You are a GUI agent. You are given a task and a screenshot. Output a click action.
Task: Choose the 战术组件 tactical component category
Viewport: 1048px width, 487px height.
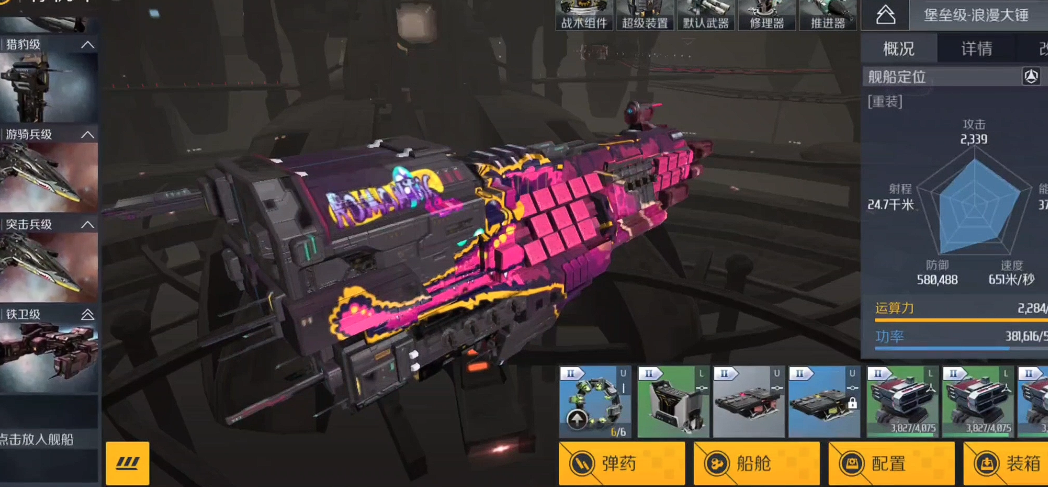point(585,16)
